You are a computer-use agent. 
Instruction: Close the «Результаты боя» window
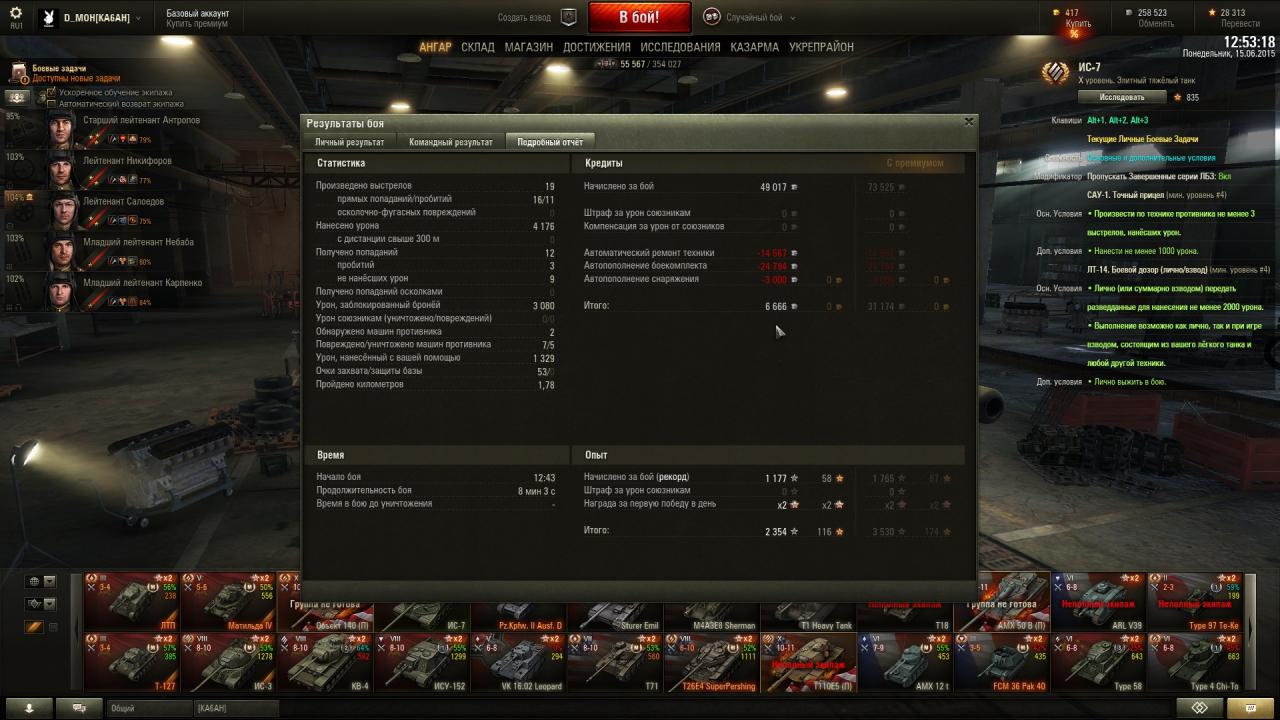pyautogui.click(x=968, y=122)
